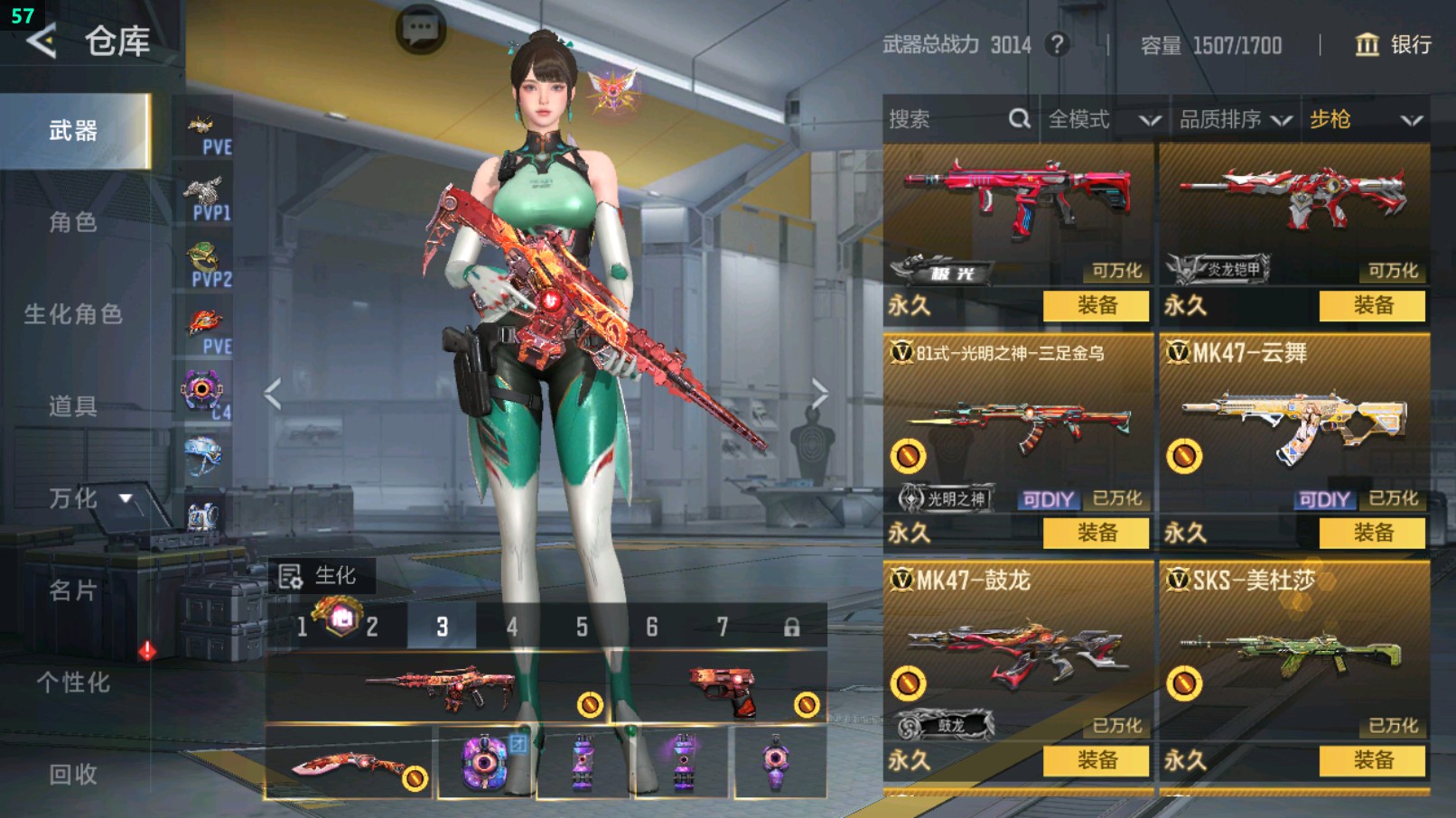Open the 全模式 mode dropdown

(1103, 119)
